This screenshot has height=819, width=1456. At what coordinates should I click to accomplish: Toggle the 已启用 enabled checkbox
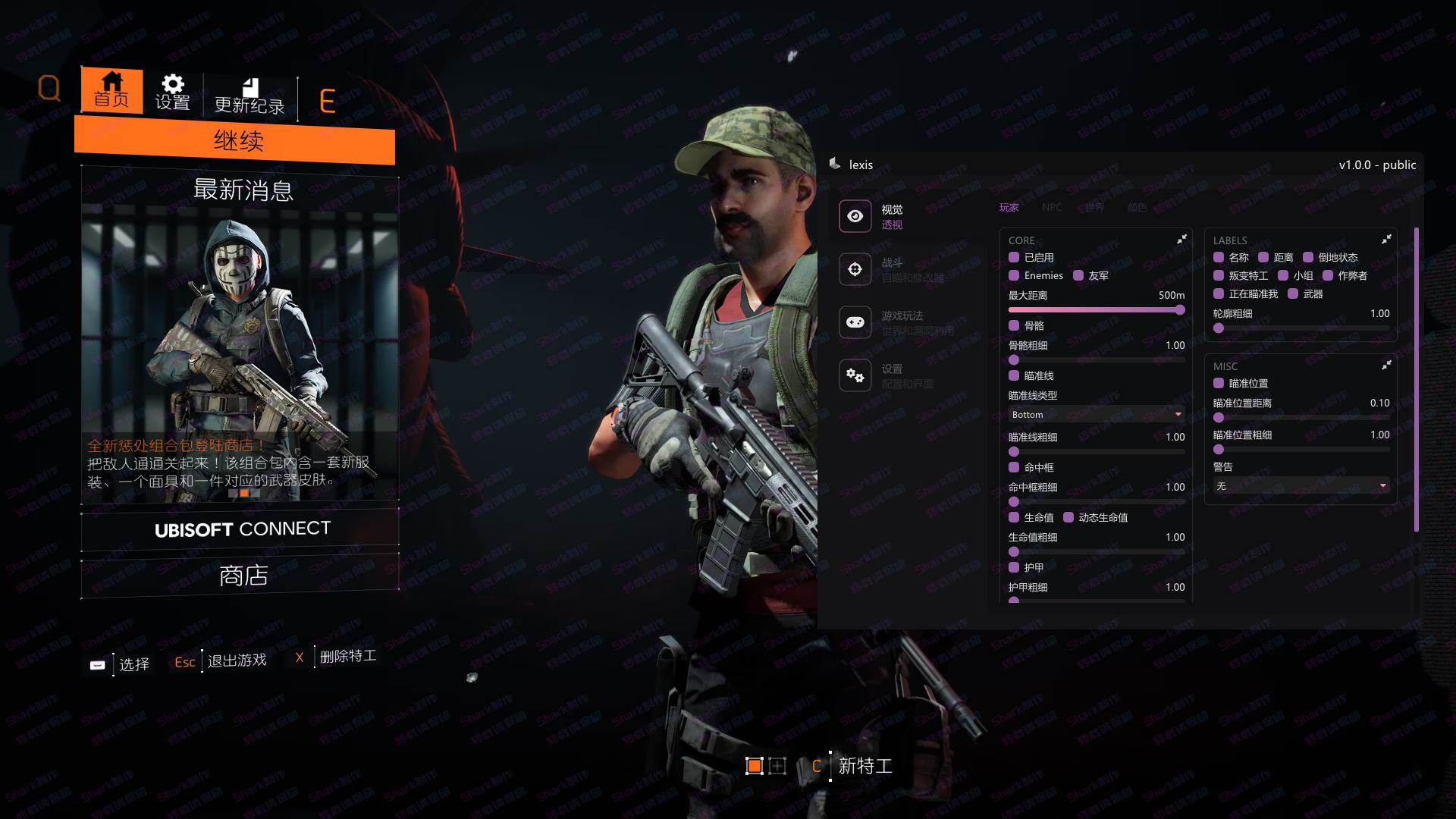tap(1014, 258)
